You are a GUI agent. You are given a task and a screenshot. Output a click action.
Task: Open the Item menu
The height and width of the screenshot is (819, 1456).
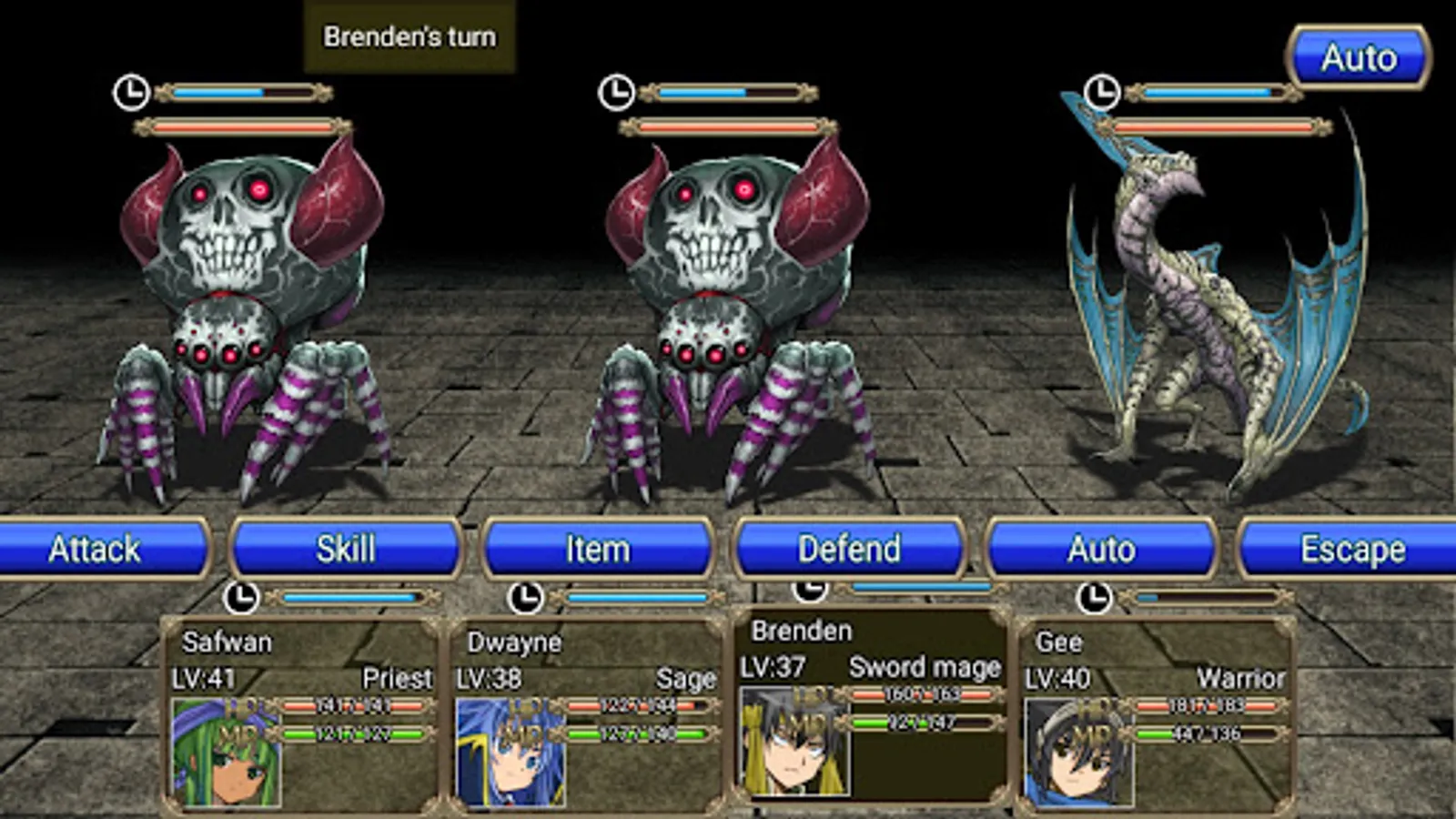click(x=597, y=549)
